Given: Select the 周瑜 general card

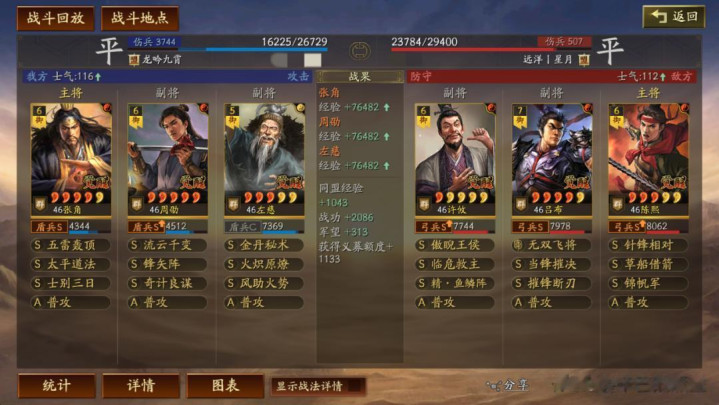Looking at the screenshot, I should pos(167,158).
